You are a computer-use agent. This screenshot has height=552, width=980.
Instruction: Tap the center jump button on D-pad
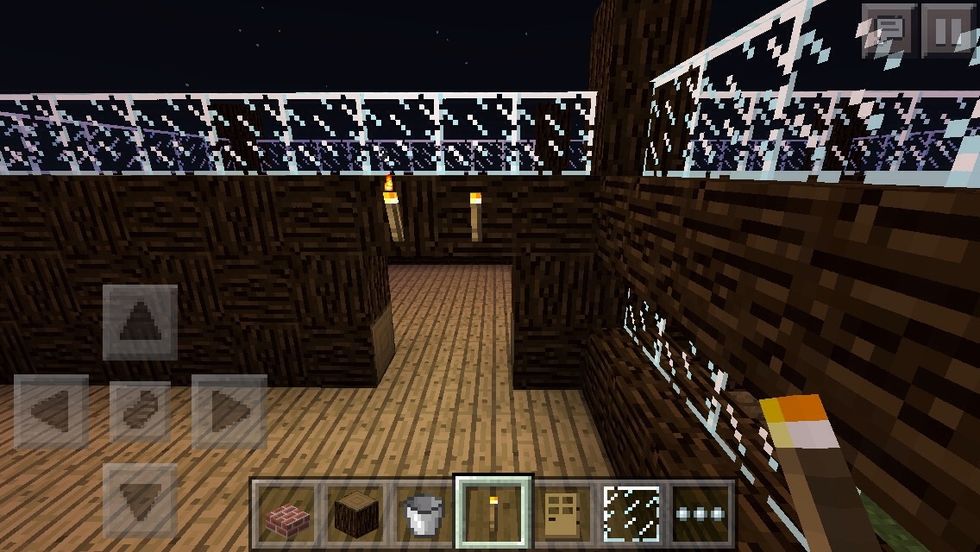tap(140, 411)
